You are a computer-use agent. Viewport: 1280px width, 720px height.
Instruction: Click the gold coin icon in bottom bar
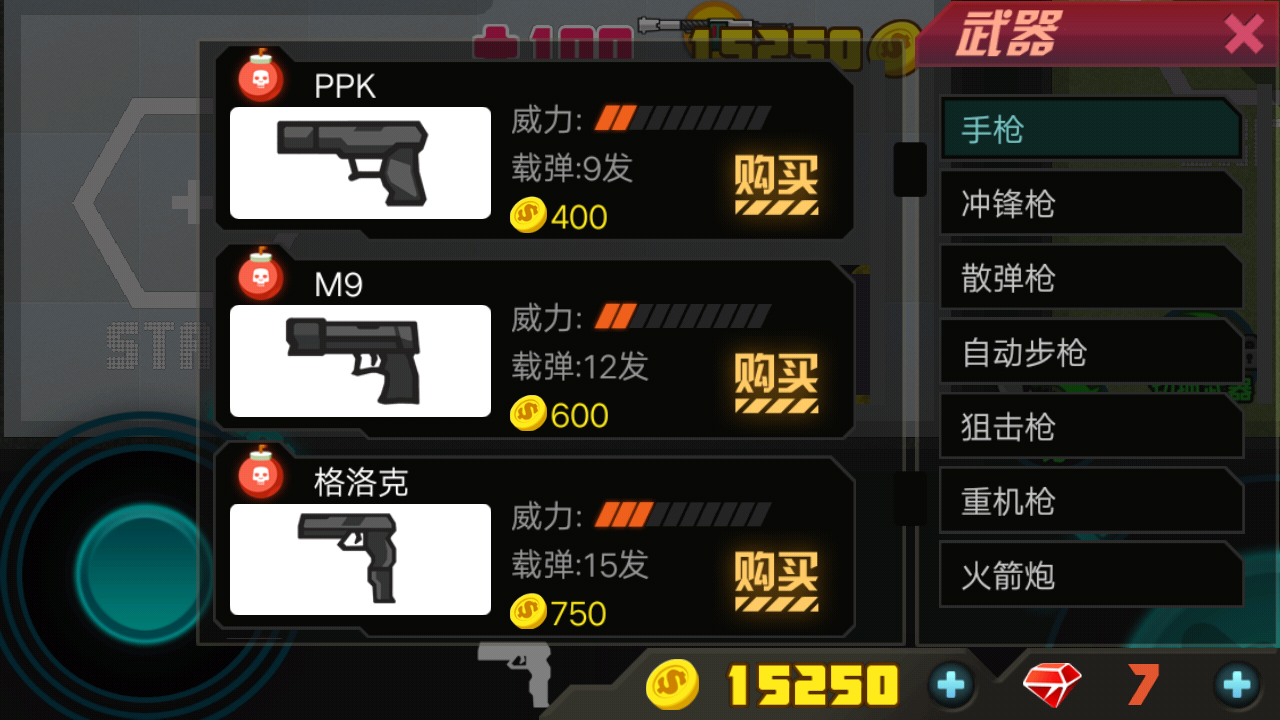(x=673, y=686)
